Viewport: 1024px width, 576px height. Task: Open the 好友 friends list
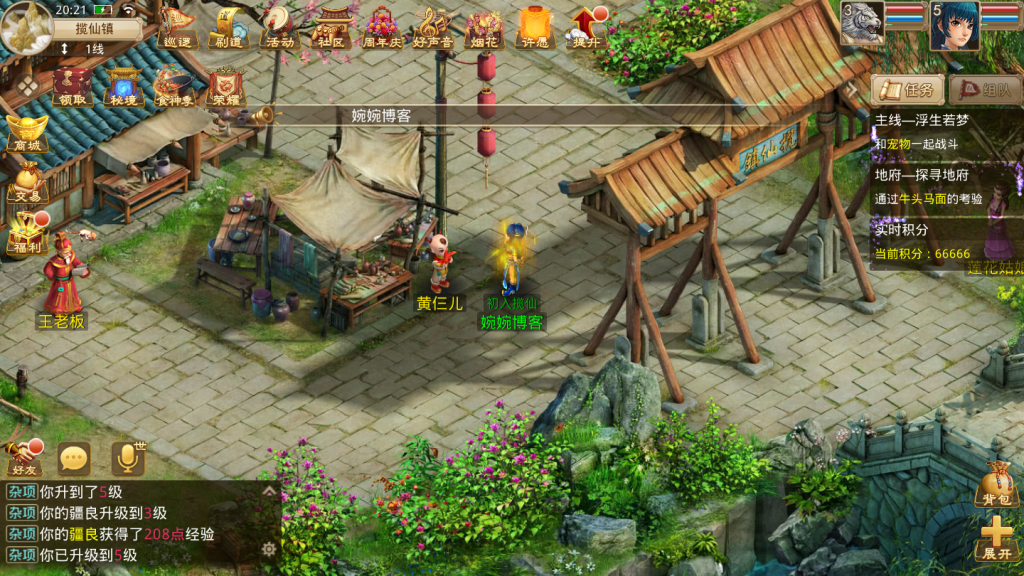click(22, 458)
